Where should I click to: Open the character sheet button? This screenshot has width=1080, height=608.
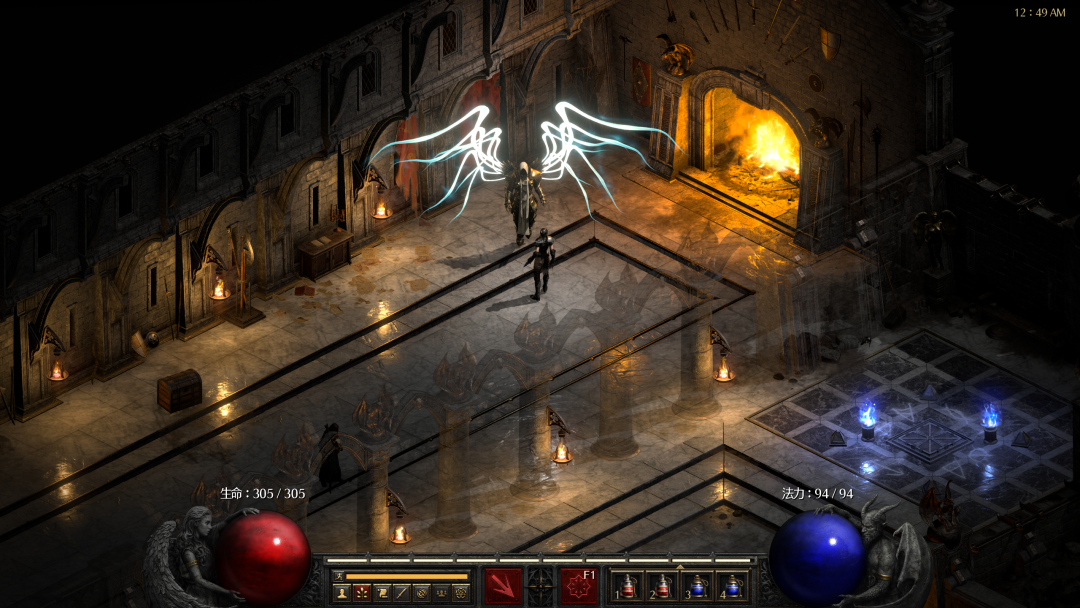[x=341, y=592]
